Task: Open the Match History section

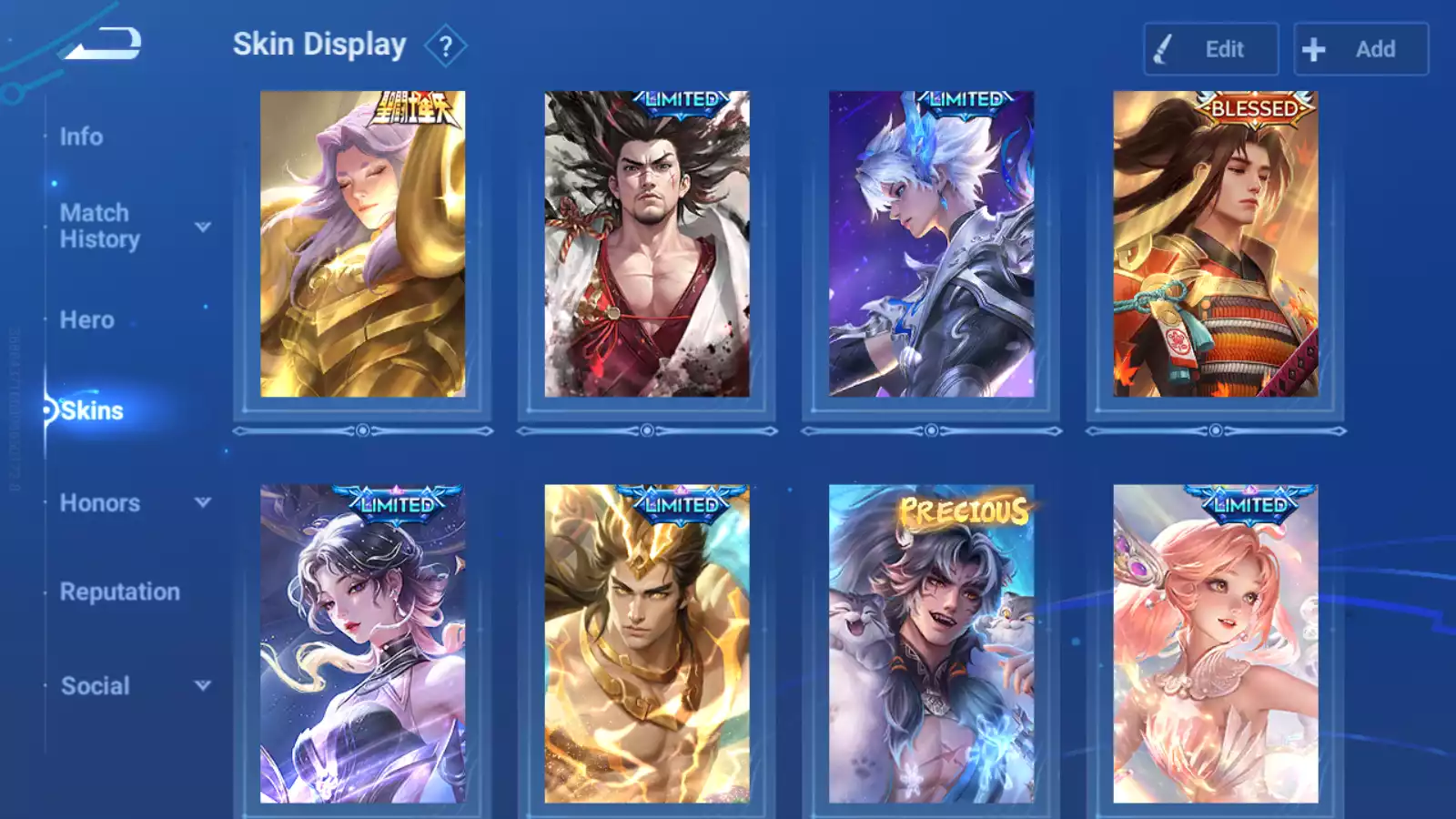Action: 99,226
